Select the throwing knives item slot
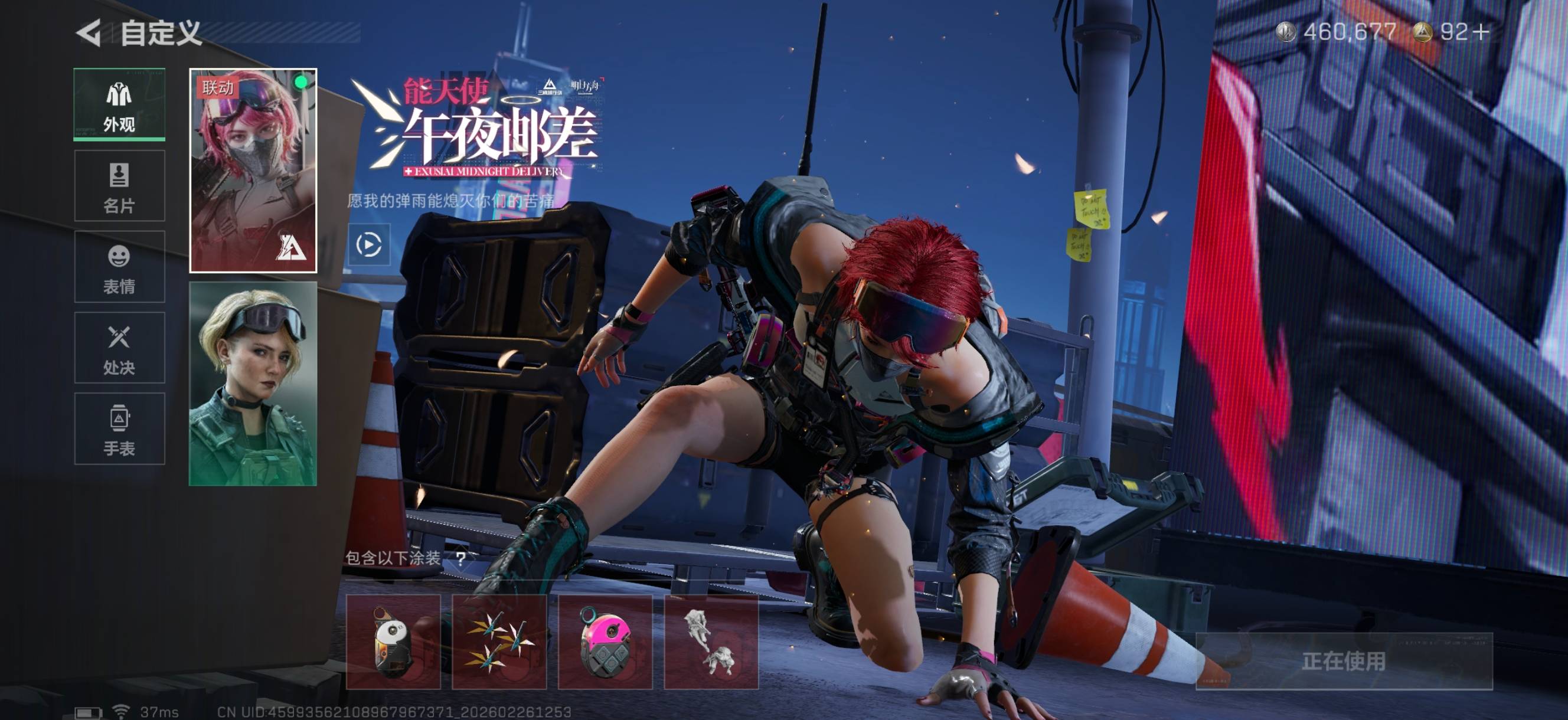 click(499, 642)
